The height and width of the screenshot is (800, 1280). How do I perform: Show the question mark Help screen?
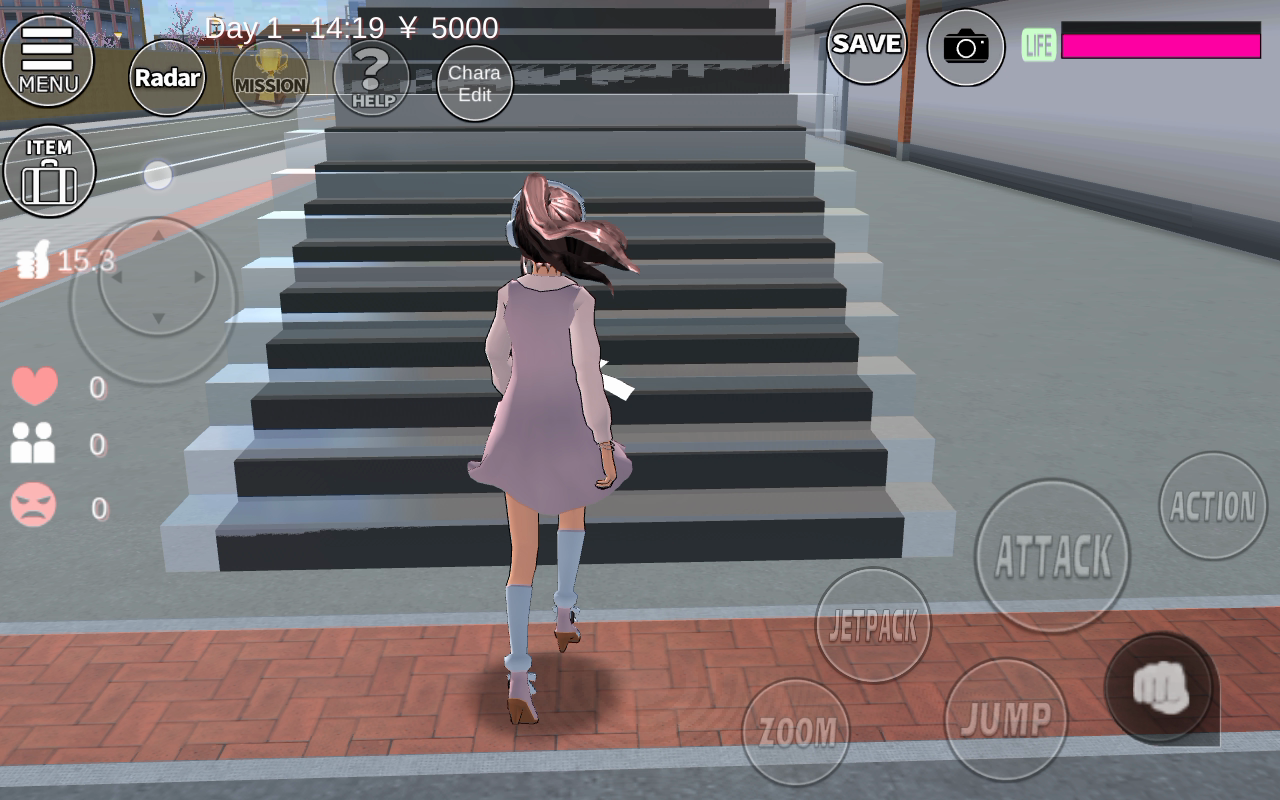(372, 79)
